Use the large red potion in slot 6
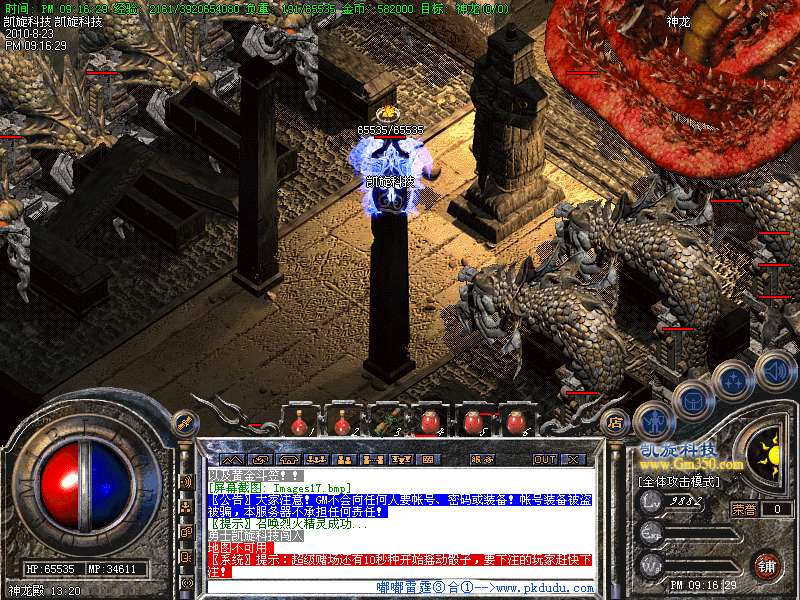The width and height of the screenshot is (800, 600). pyautogui.click(x=516, y=423)
